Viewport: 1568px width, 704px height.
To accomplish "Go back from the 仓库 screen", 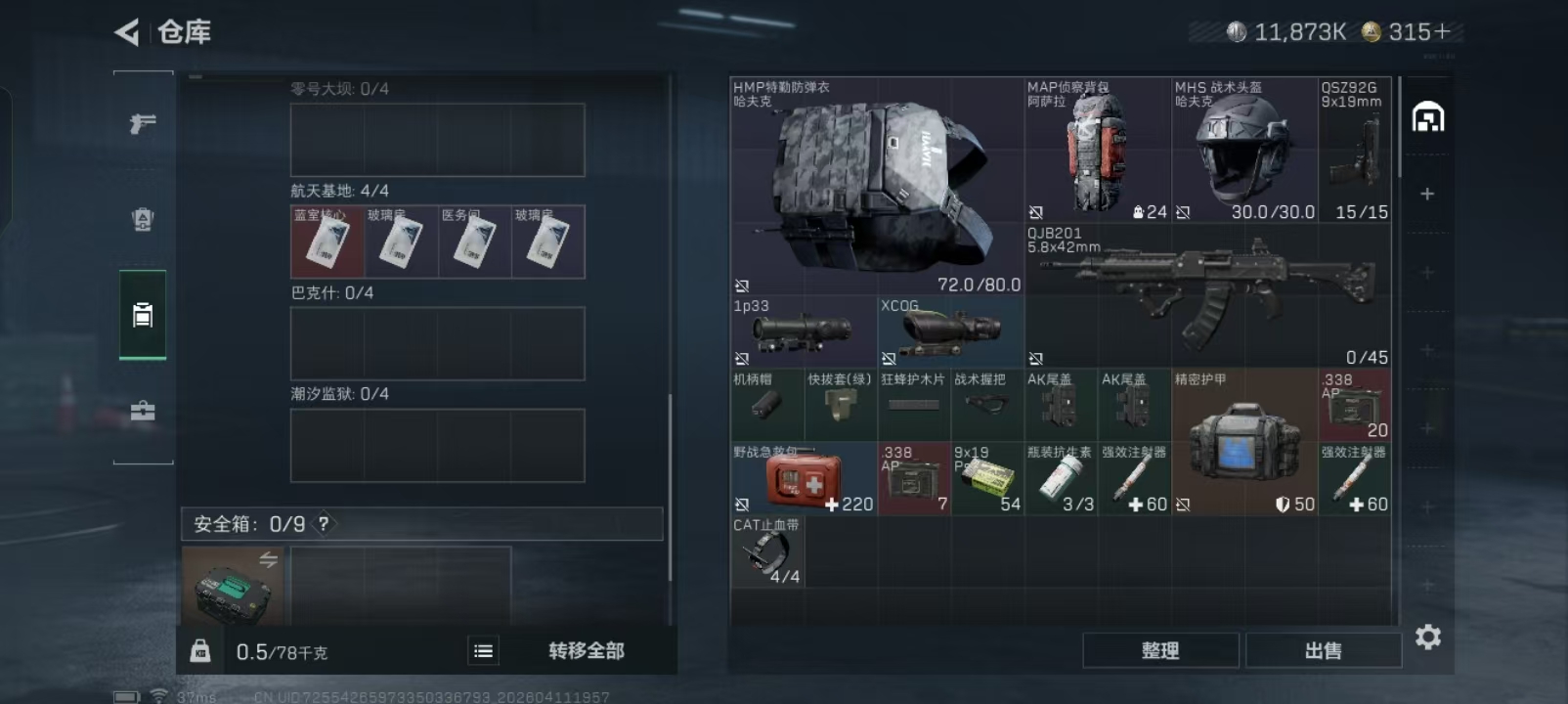I will click(127, 32).
